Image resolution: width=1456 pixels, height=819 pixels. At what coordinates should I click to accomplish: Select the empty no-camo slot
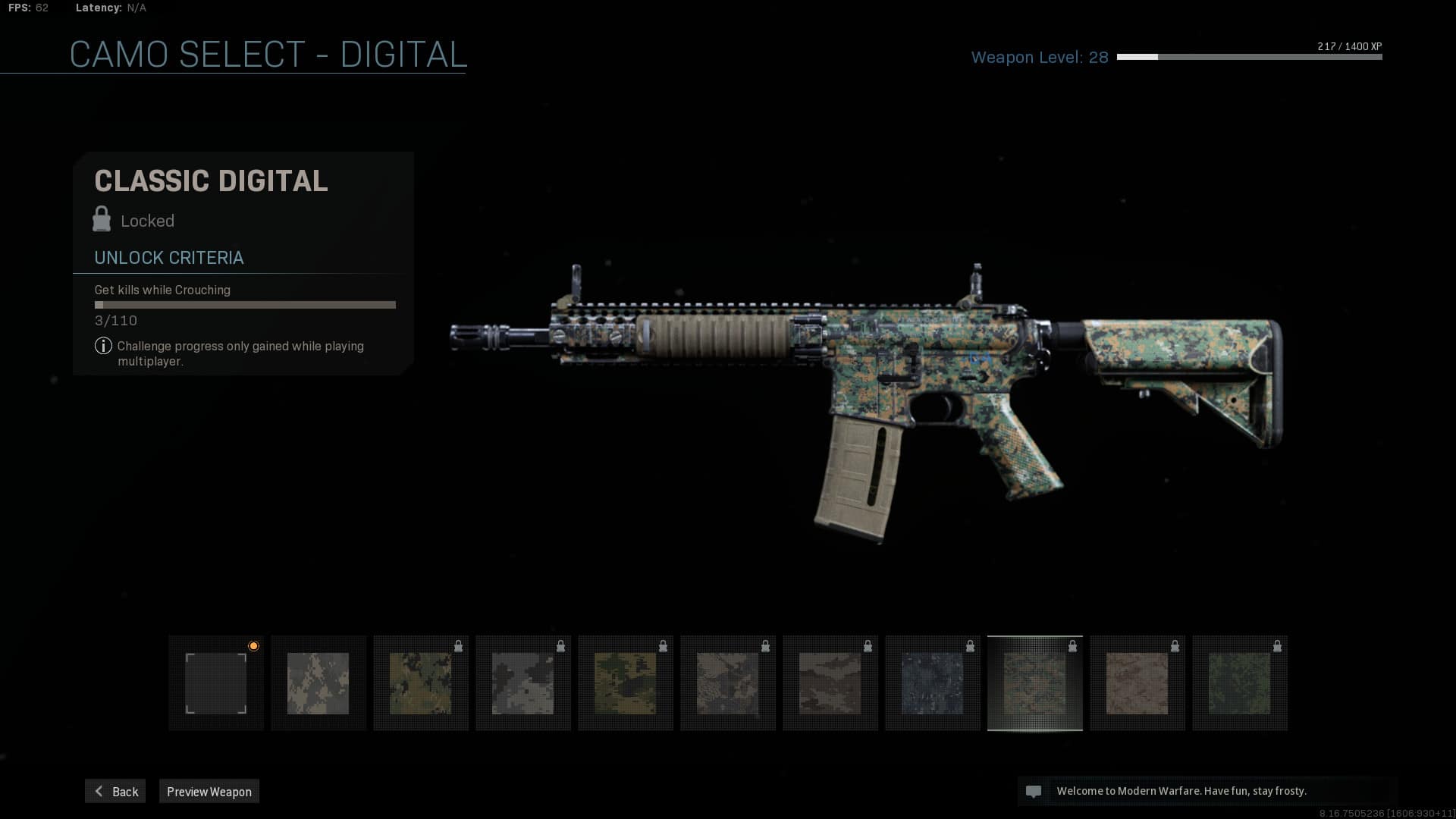[216, 683]
